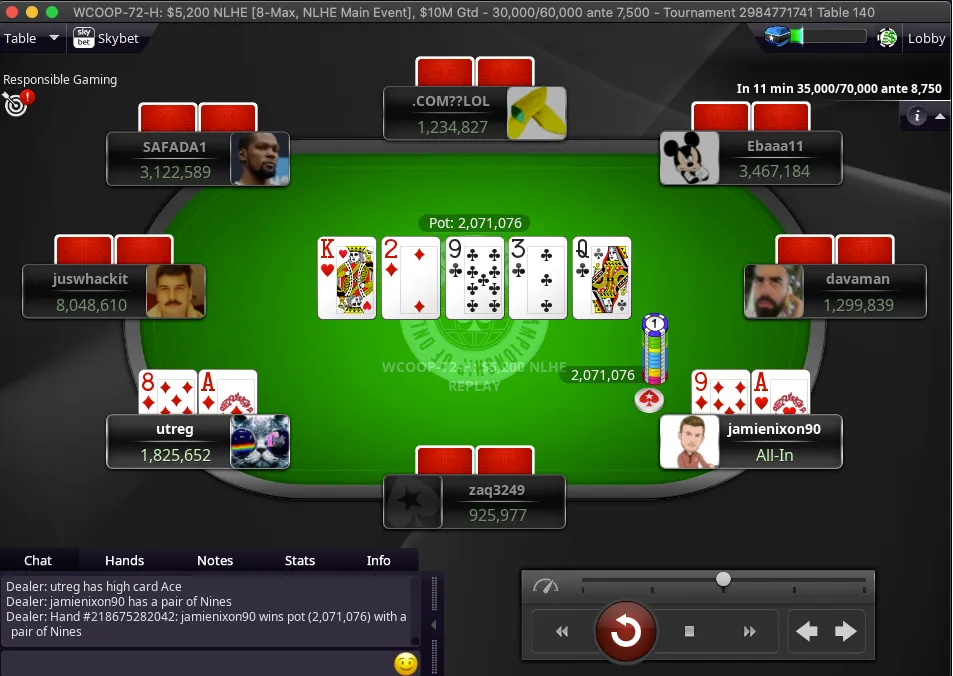Rewind the hand replay
Screen dimensions: 953x676
(562, 631)
